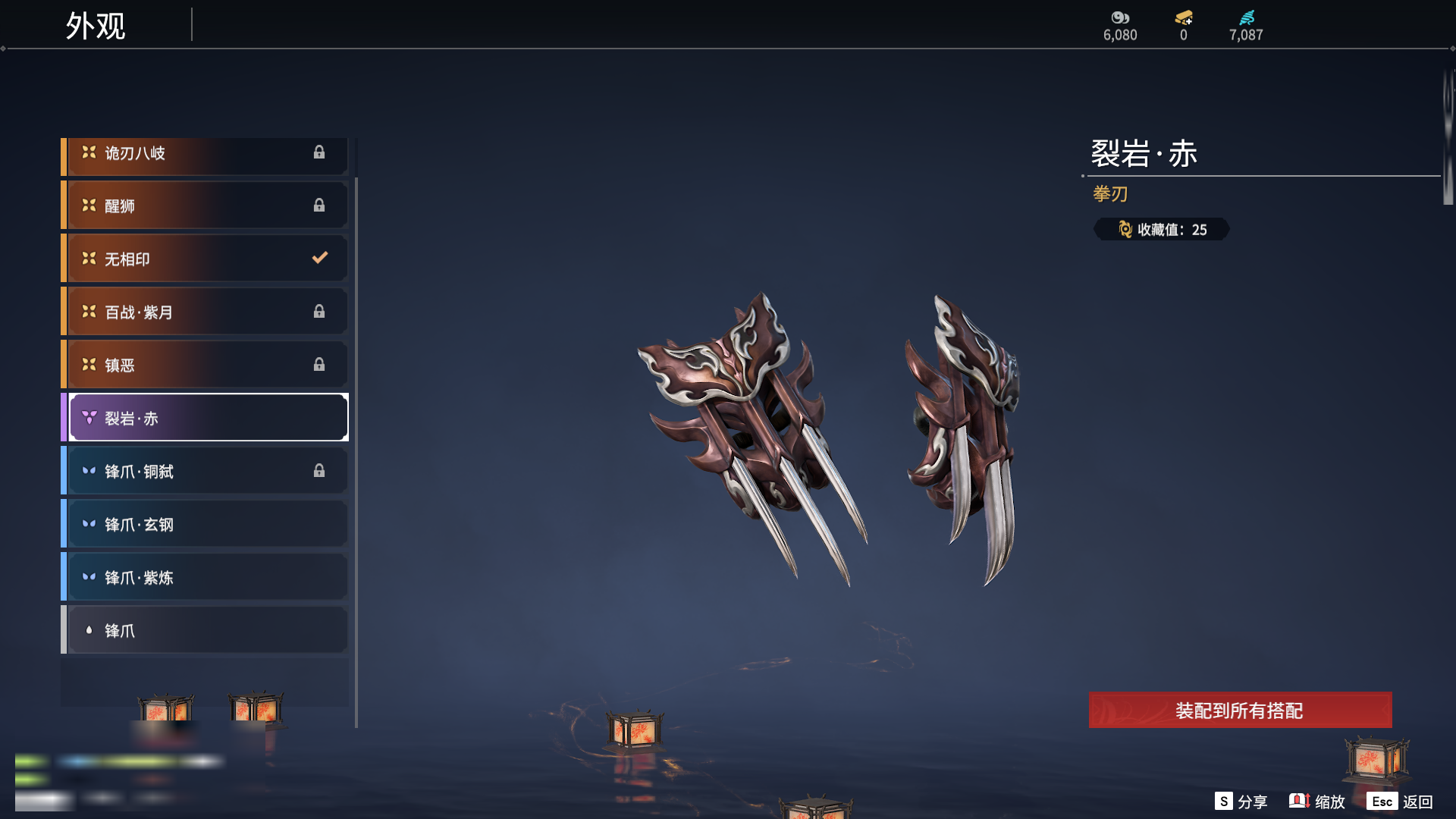Screen dimensions: 1456x819
Task: Select the default 锋爪 skin
Action: [x=205, y=631]
